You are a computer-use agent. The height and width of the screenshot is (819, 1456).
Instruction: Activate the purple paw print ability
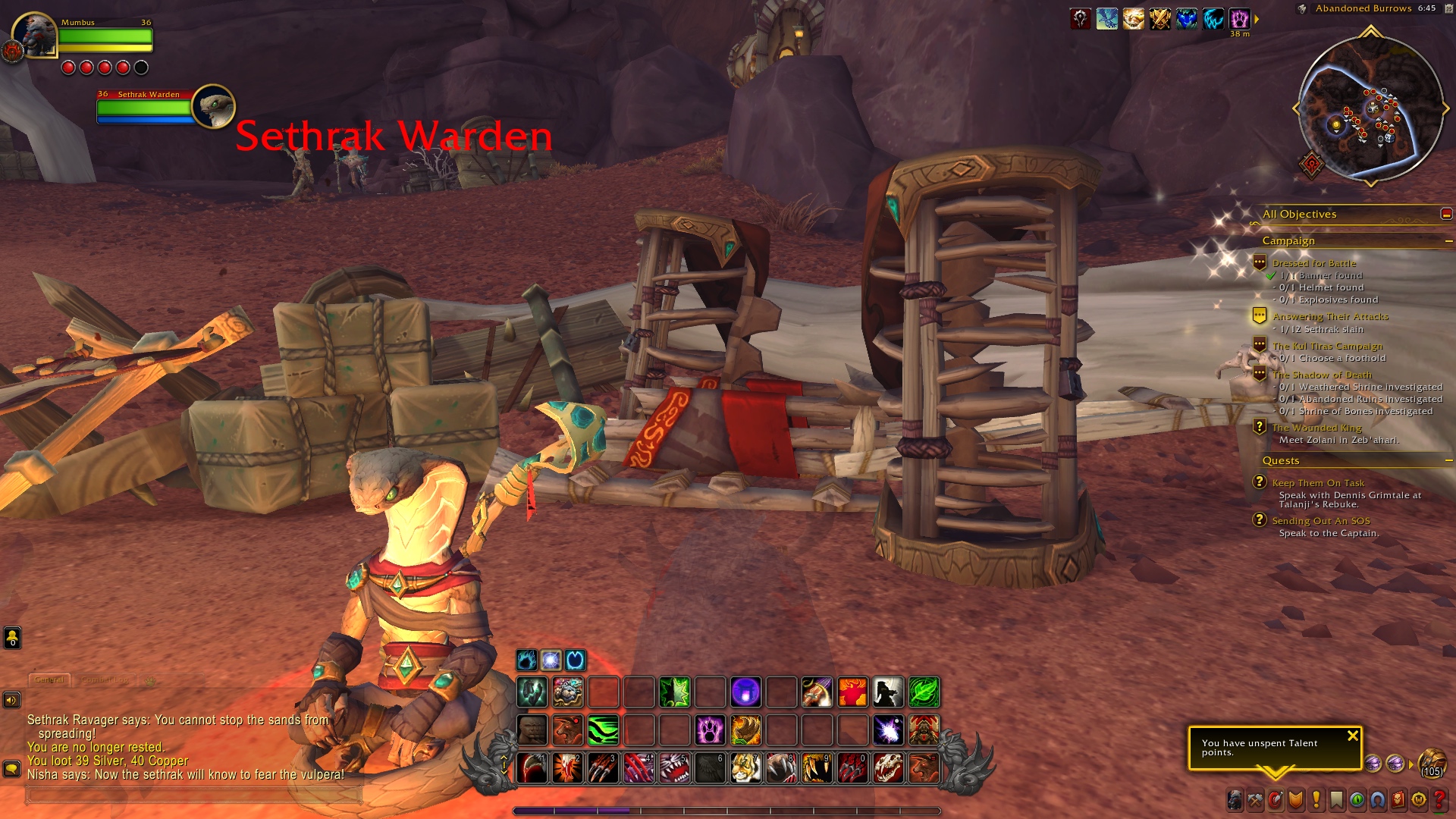(x=710, y=730)
